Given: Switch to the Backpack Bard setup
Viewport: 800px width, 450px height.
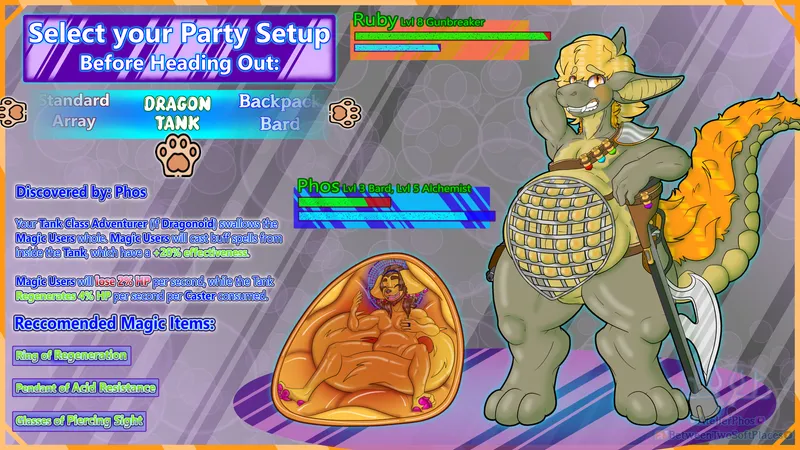Looking at the screenshot, I should pyautogui.click(x=279, y=113).
